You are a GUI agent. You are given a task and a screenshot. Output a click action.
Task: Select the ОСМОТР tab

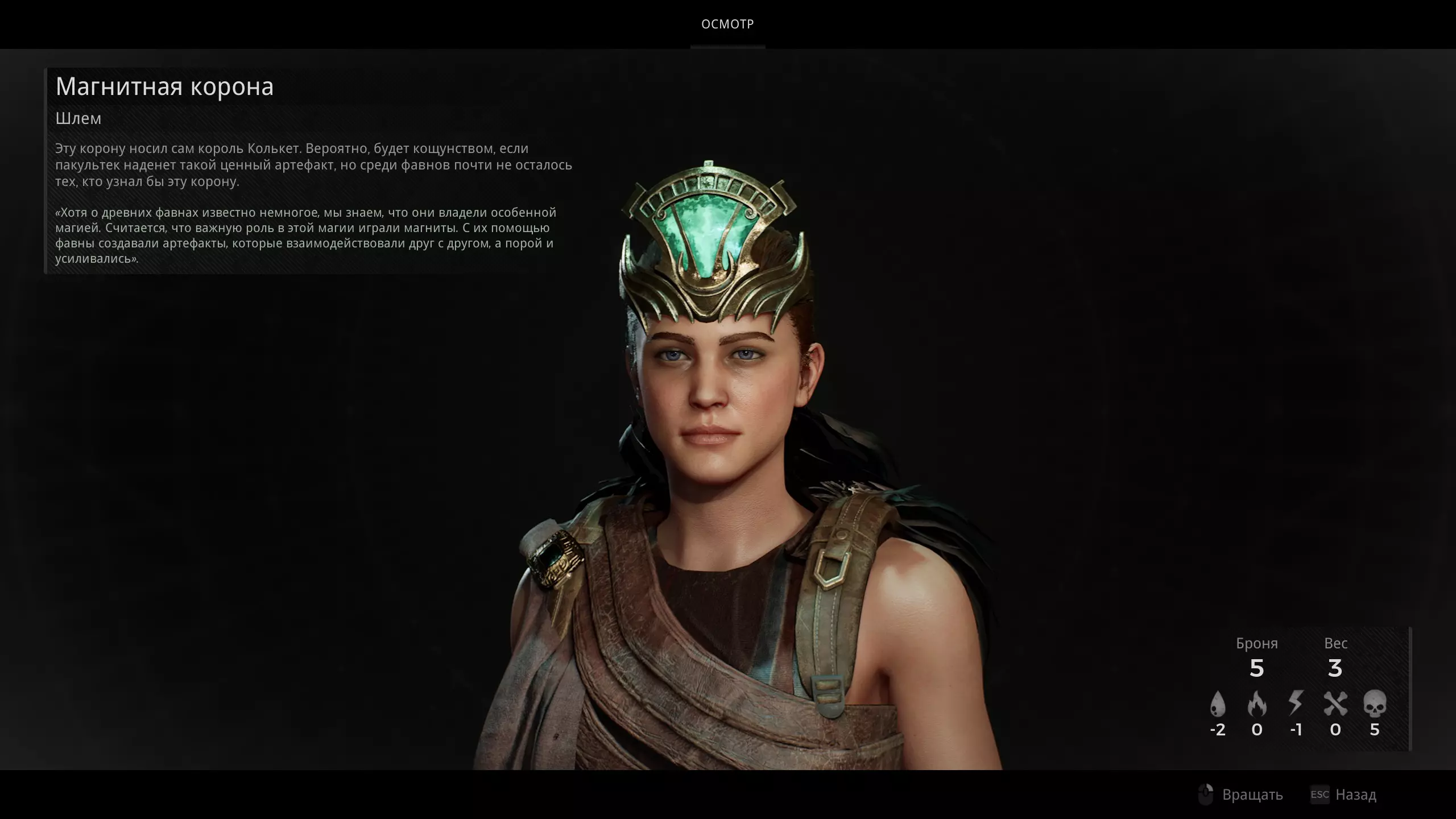pyautogui.click(x=727, y=24)
